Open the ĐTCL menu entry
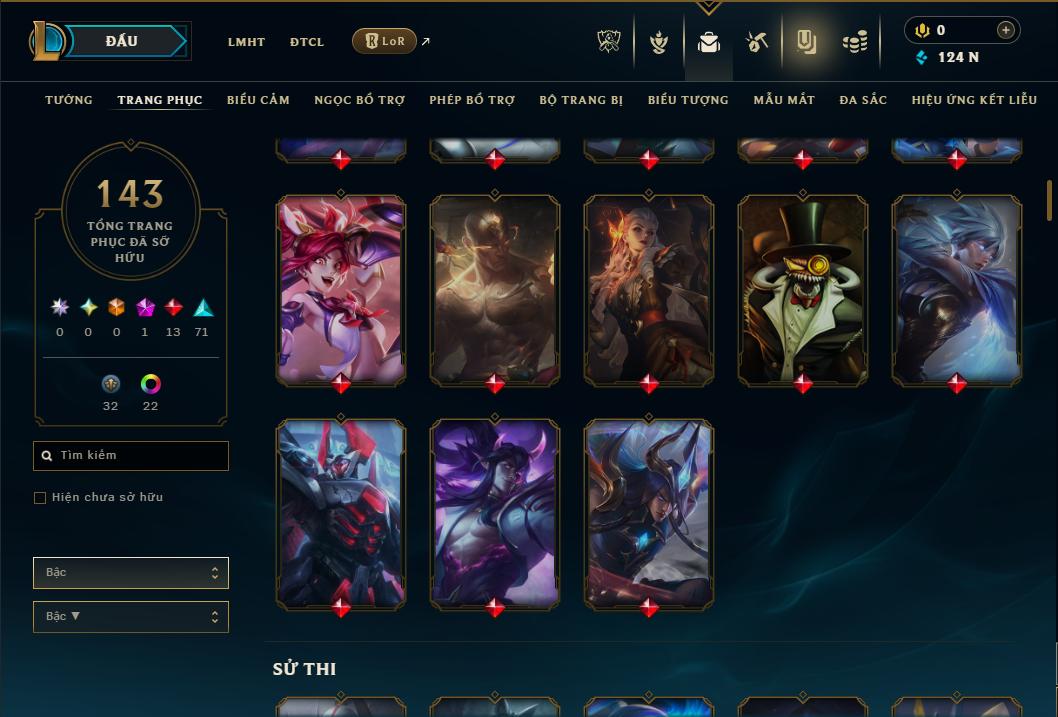The width and height of the screenshot is (1058, 717). point(307,42)
